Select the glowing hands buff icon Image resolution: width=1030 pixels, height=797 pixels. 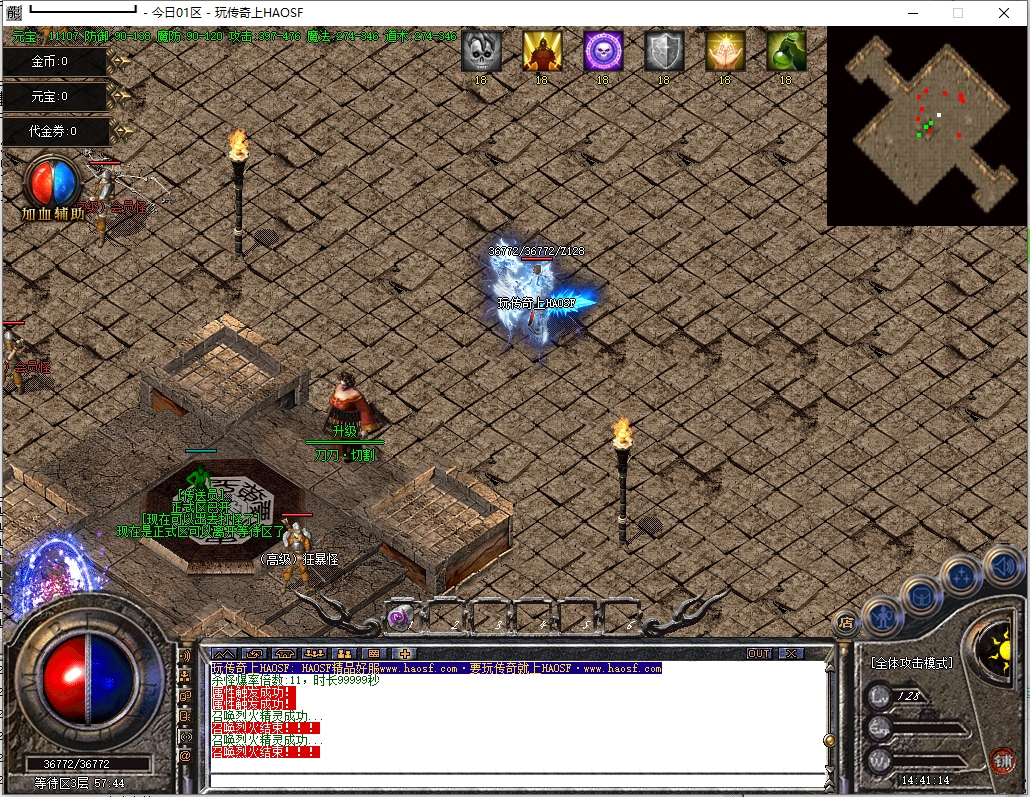click(725, 51)
